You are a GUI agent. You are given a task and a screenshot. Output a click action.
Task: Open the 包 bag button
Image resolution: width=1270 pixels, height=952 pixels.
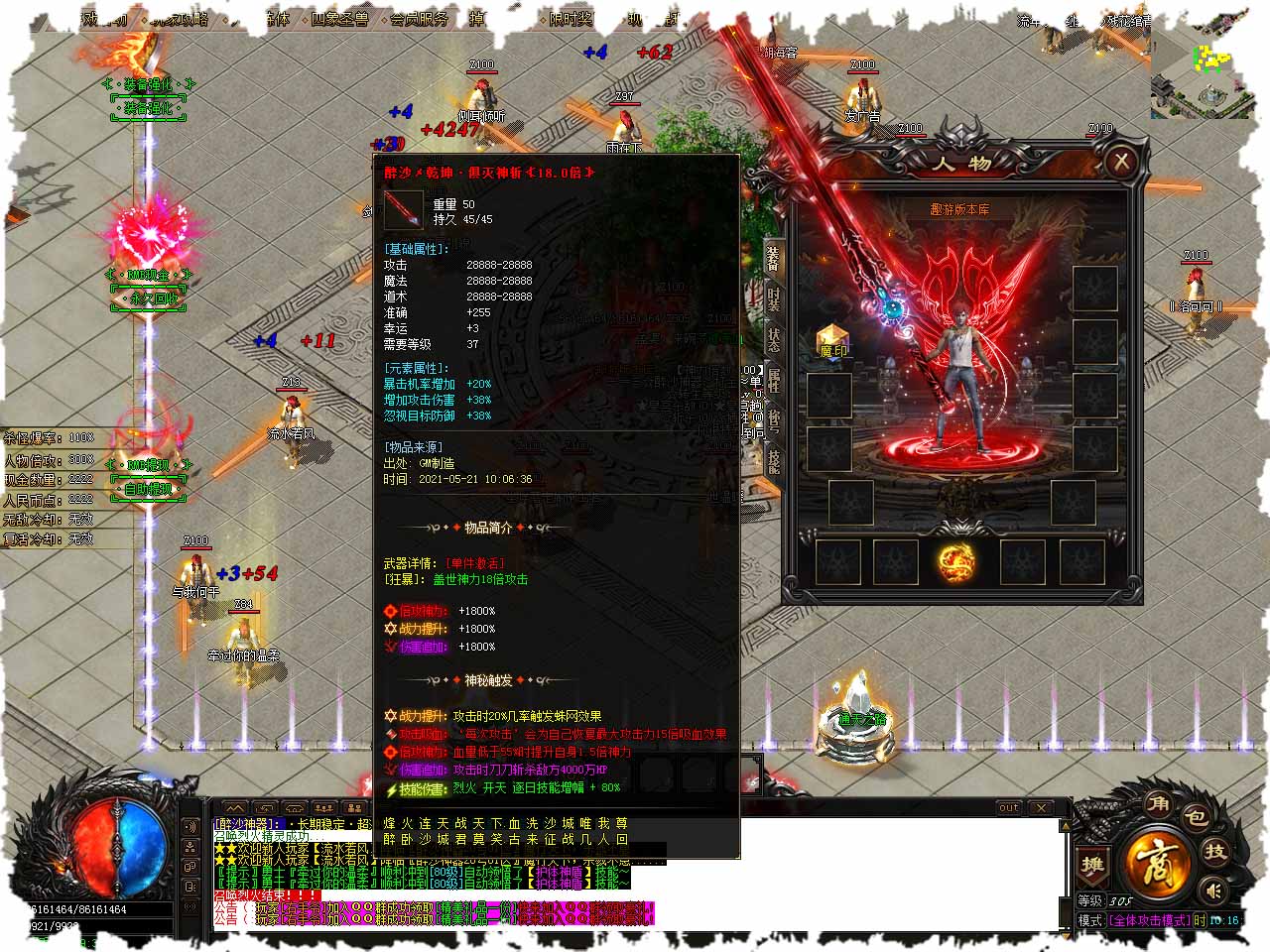(x=1196, y=817)
